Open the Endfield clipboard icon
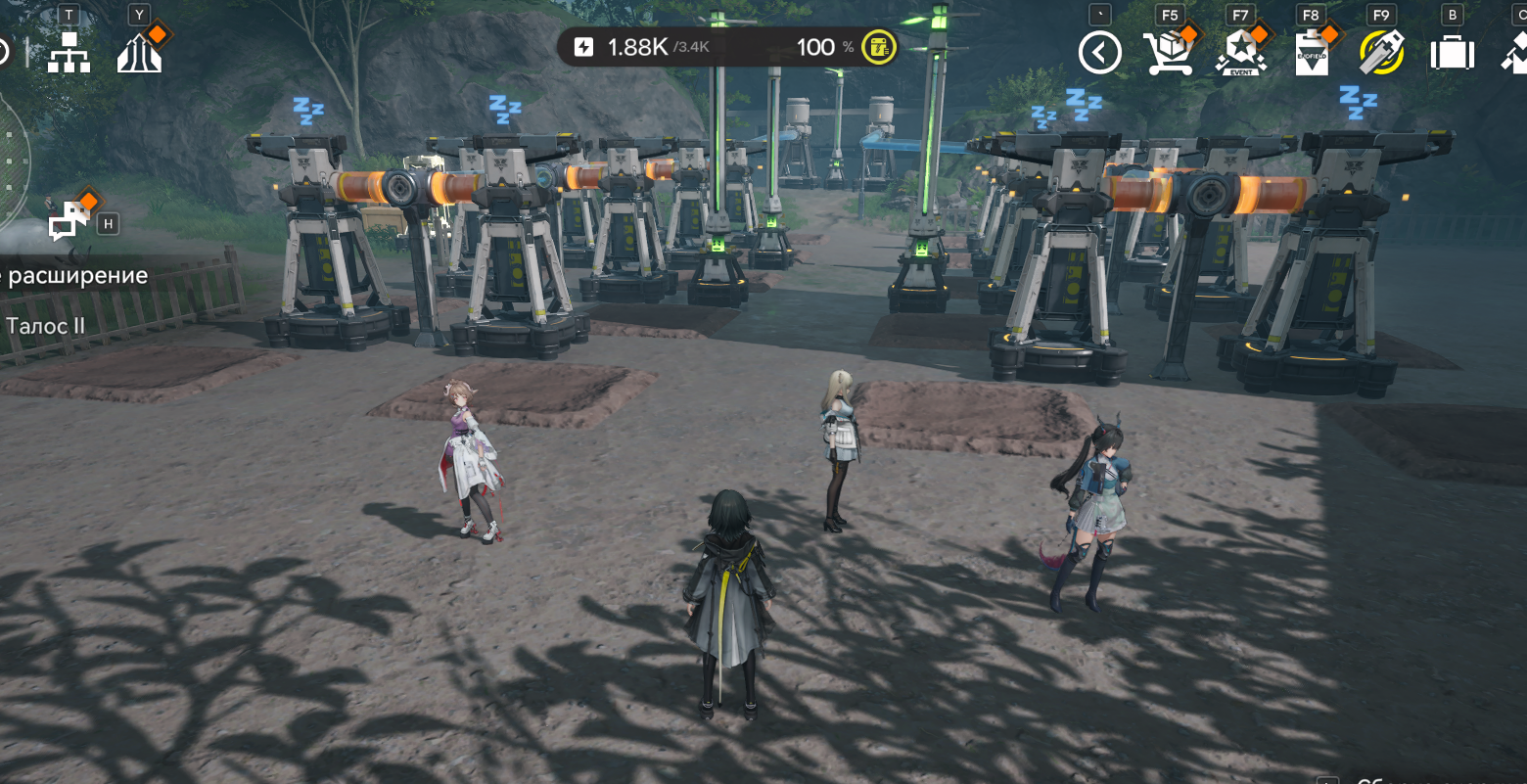The image size is (1527, 784). point(1311,52)
